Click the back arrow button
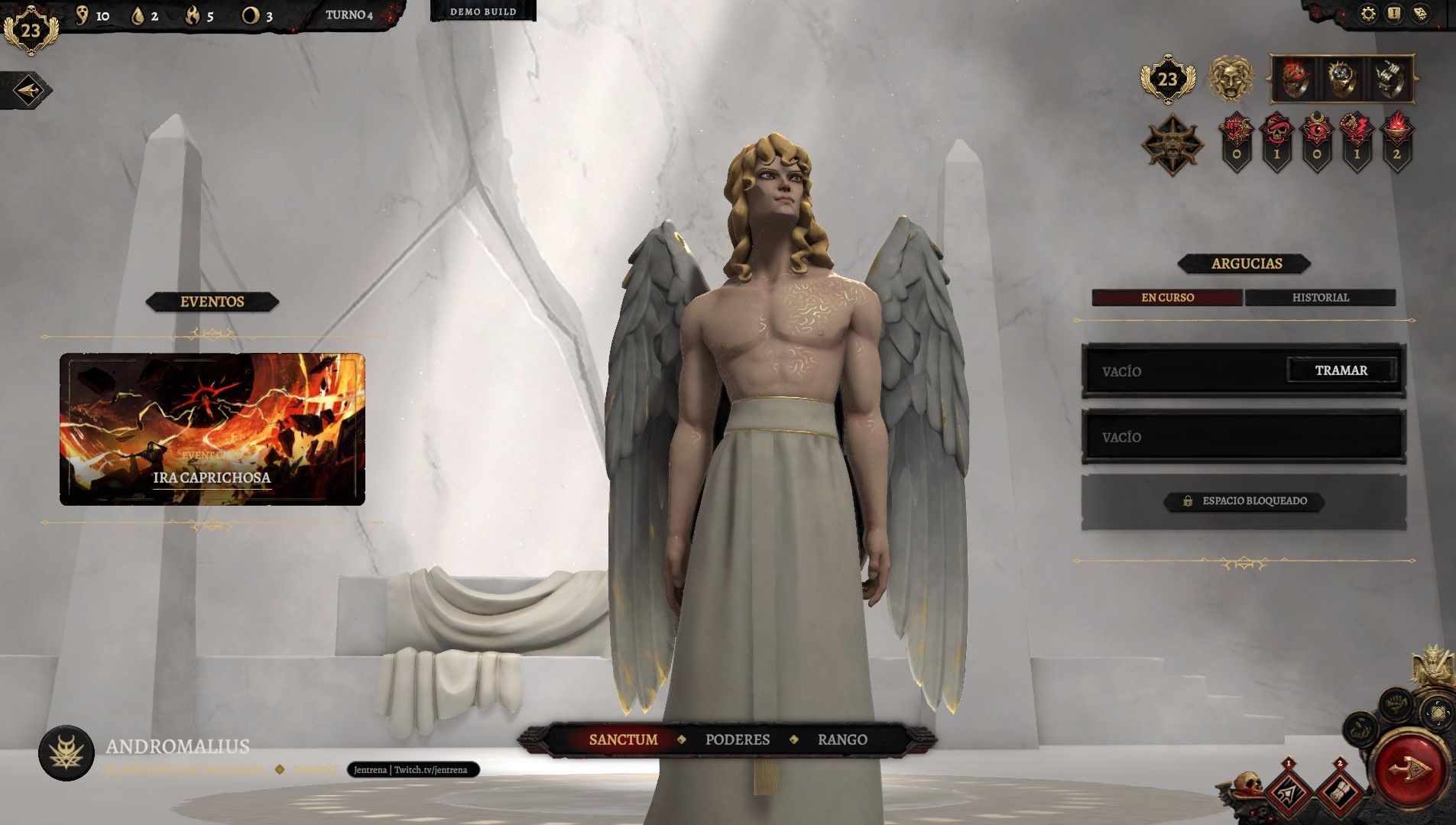The image size is (1456, 825). click(28, 90)
